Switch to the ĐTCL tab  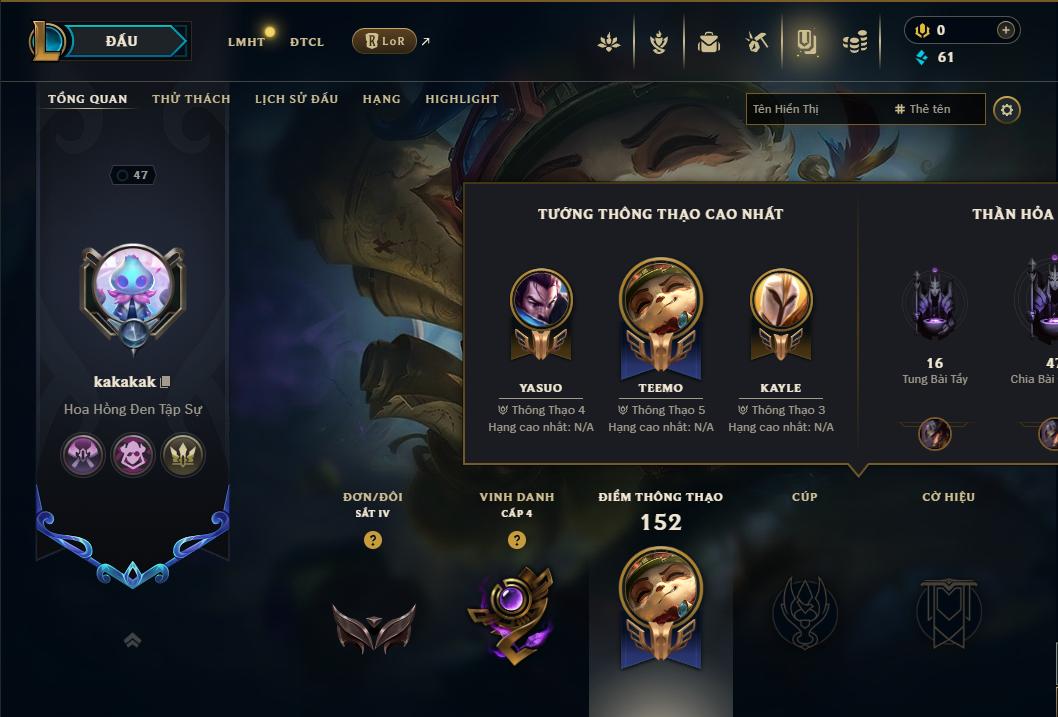coord(307,42)
